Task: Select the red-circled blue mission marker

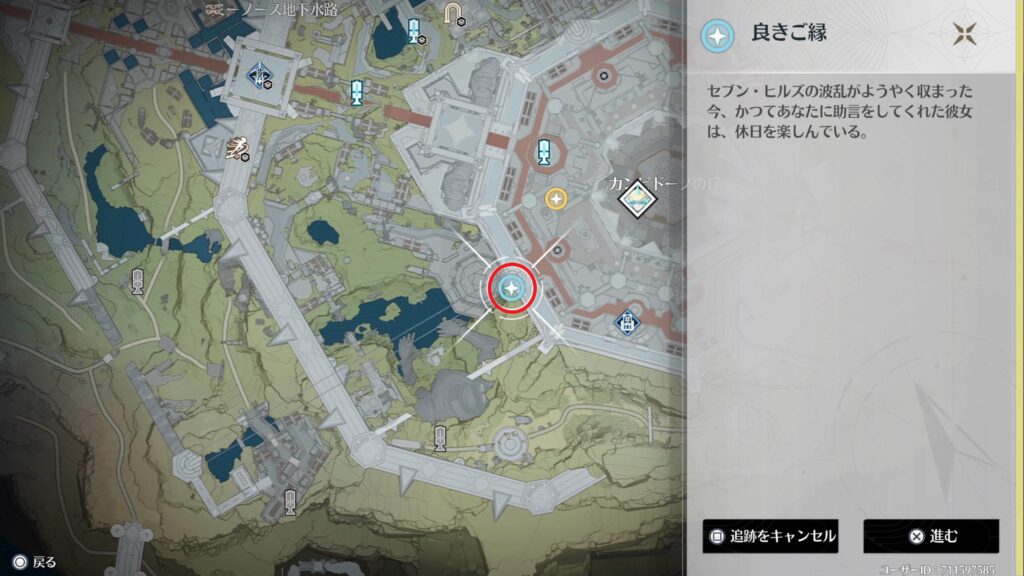Action: [512, 289]
